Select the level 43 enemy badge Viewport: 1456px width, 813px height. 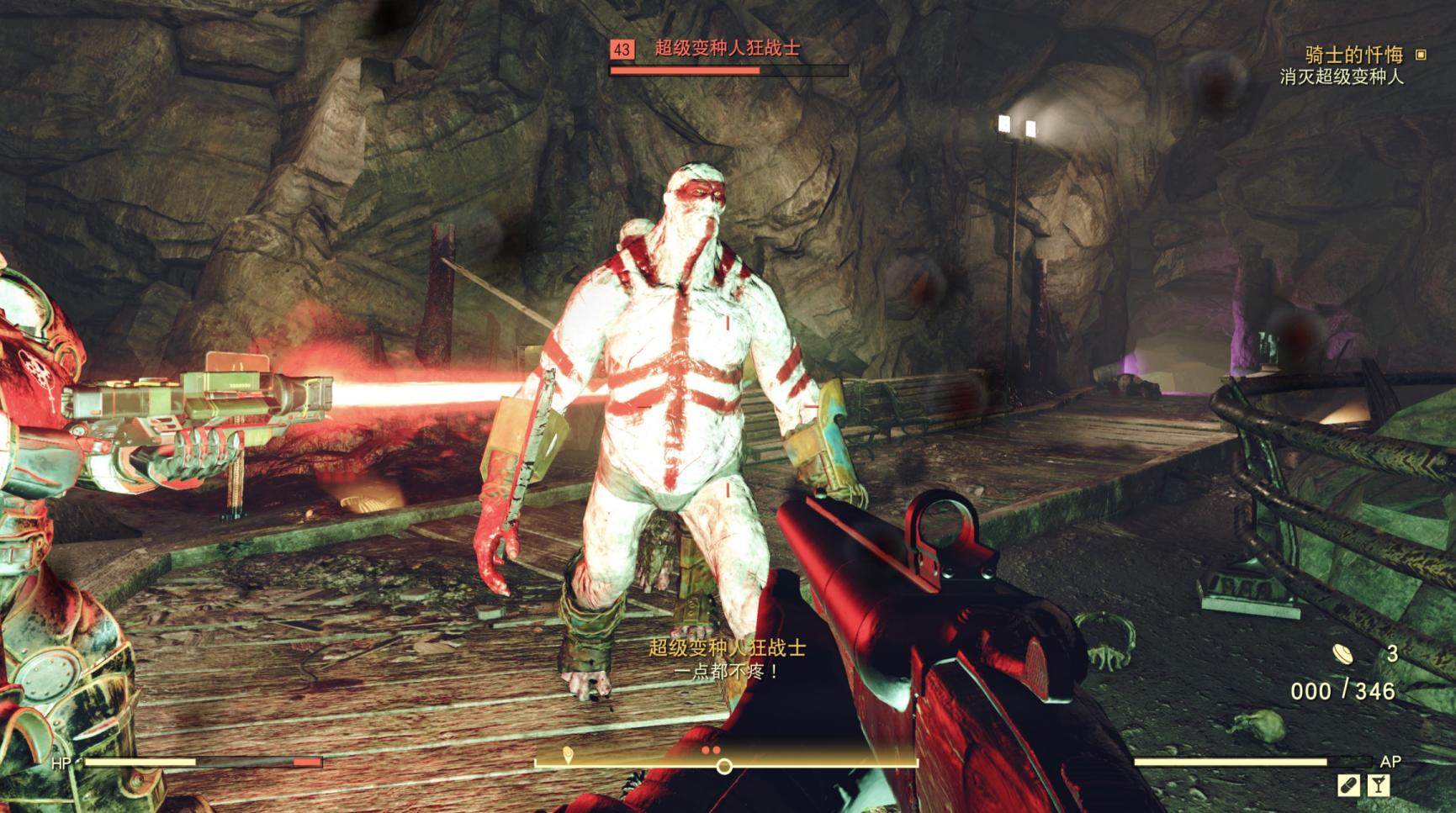(x=622, y=50)
